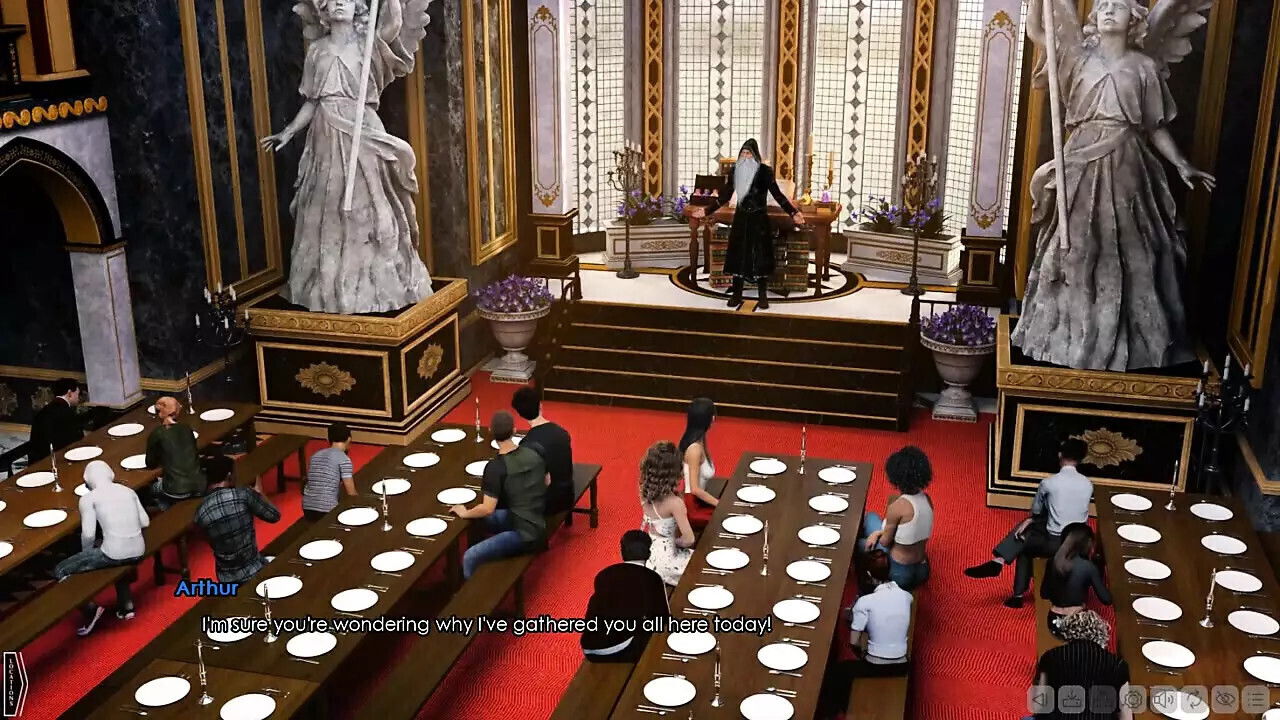Viewport: 1280px width, 720px height.
Task: Mute game audio using the speaker control
Action: (x=1164, y=700)
